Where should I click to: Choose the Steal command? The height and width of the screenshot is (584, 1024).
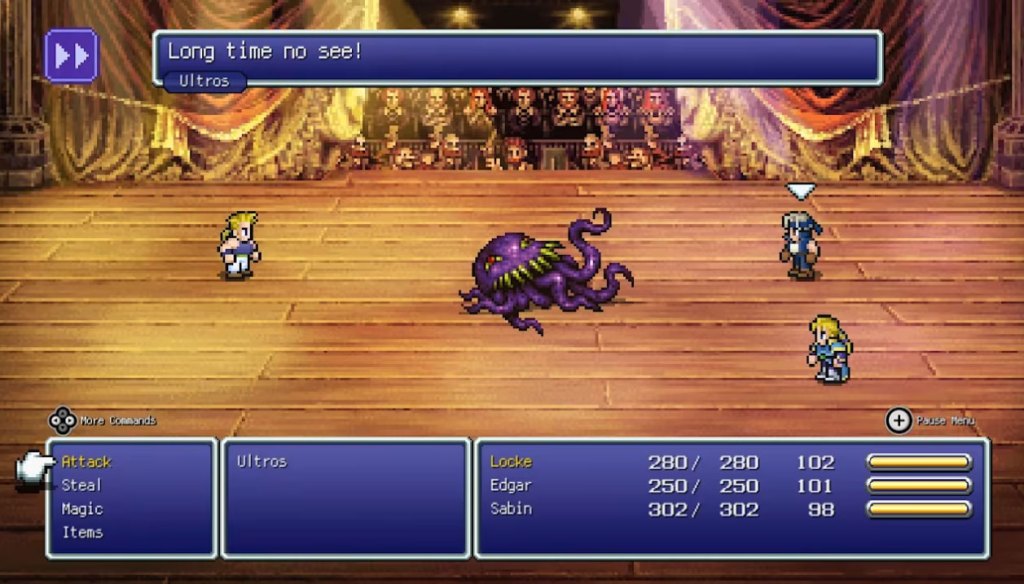tap(81, 485)
